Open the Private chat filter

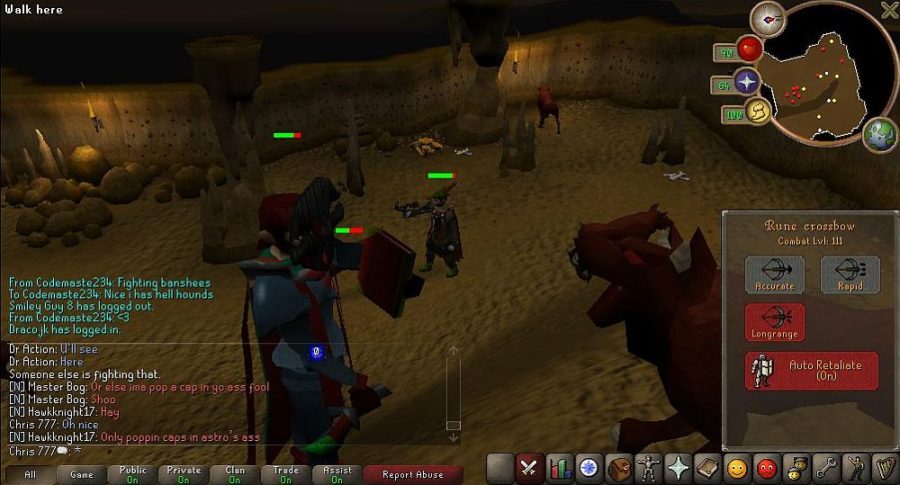(184, 474)
